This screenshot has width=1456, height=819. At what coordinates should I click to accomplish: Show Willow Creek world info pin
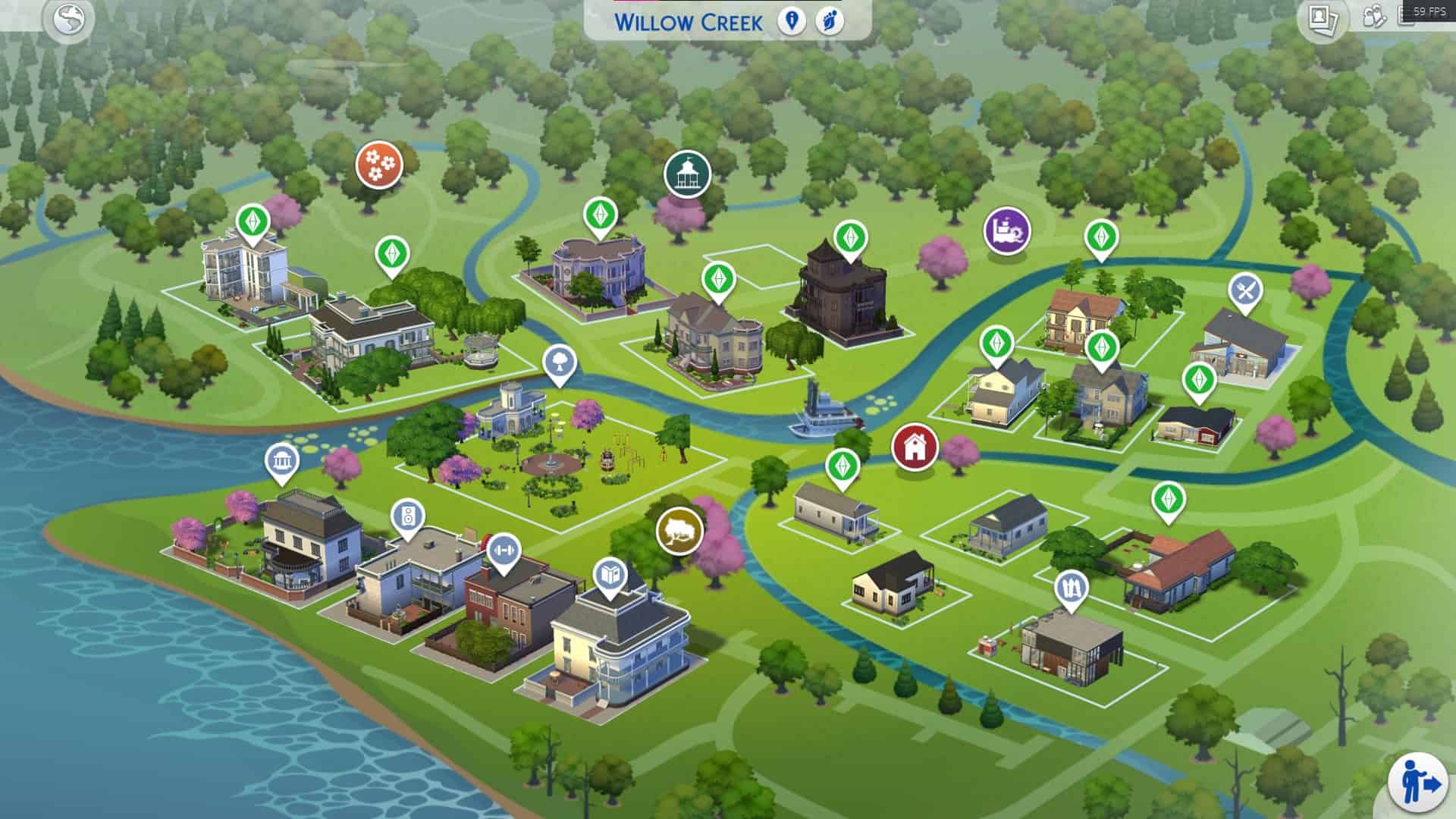(x=792, y=20)
